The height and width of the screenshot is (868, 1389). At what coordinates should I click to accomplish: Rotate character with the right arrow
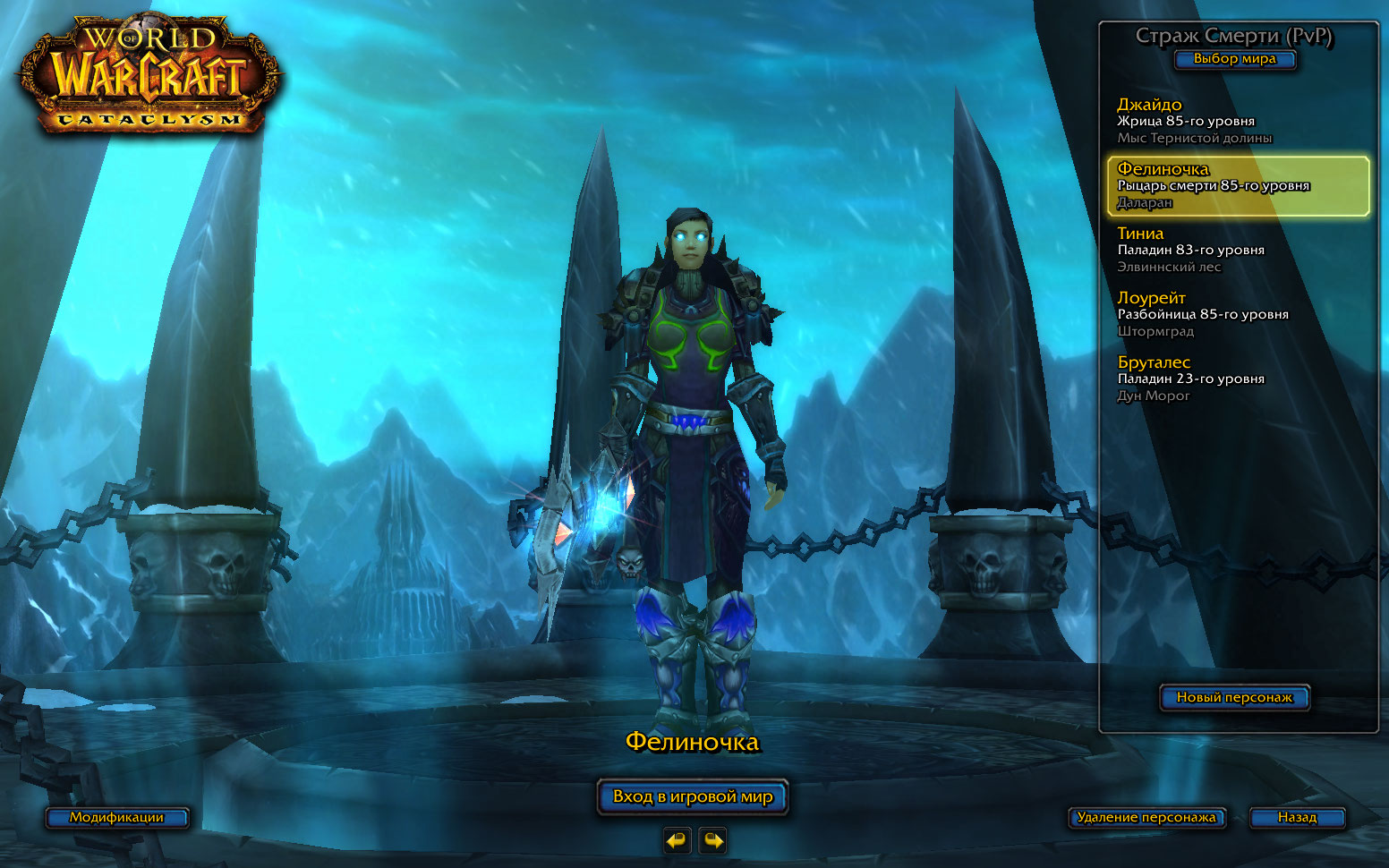tap(712, 840)
